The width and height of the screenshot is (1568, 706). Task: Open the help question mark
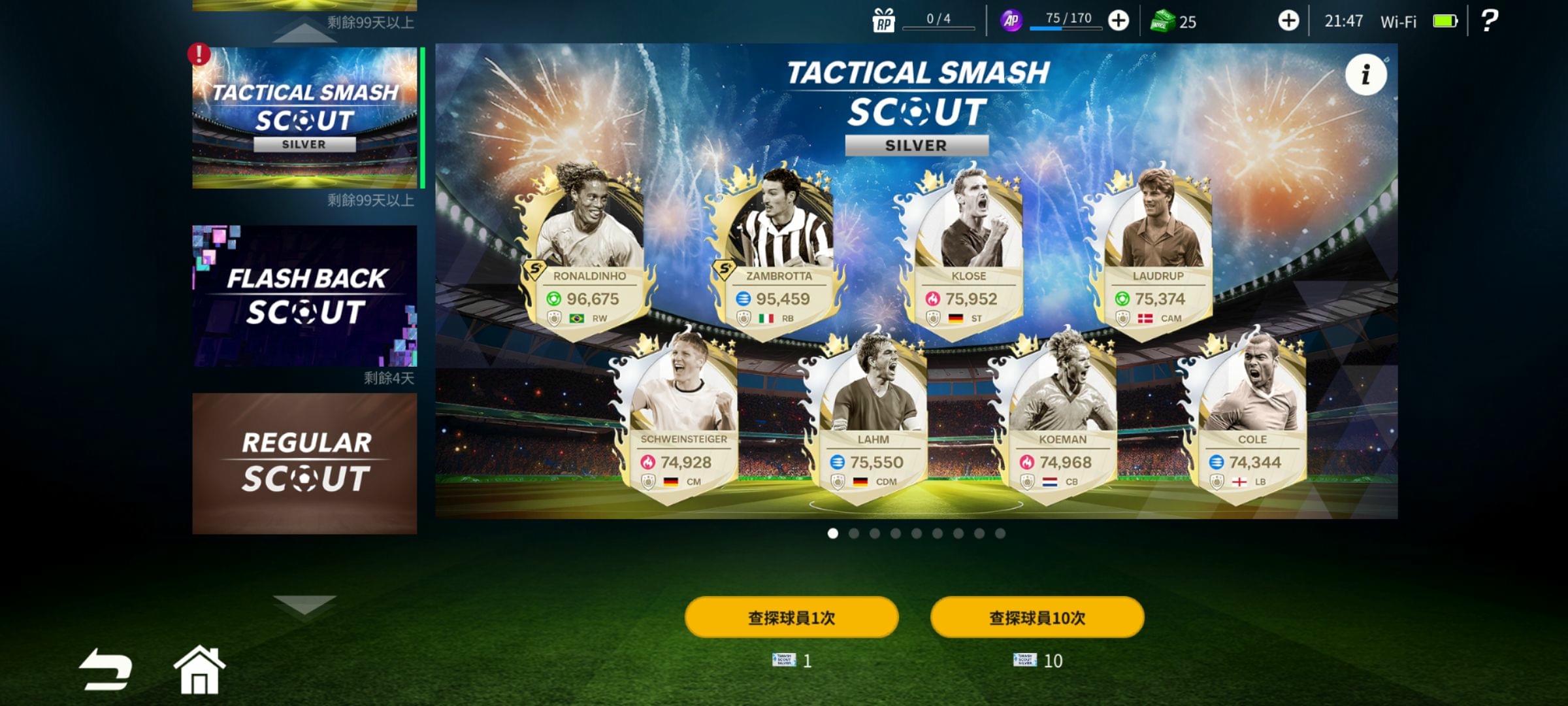pos(1489,21)
